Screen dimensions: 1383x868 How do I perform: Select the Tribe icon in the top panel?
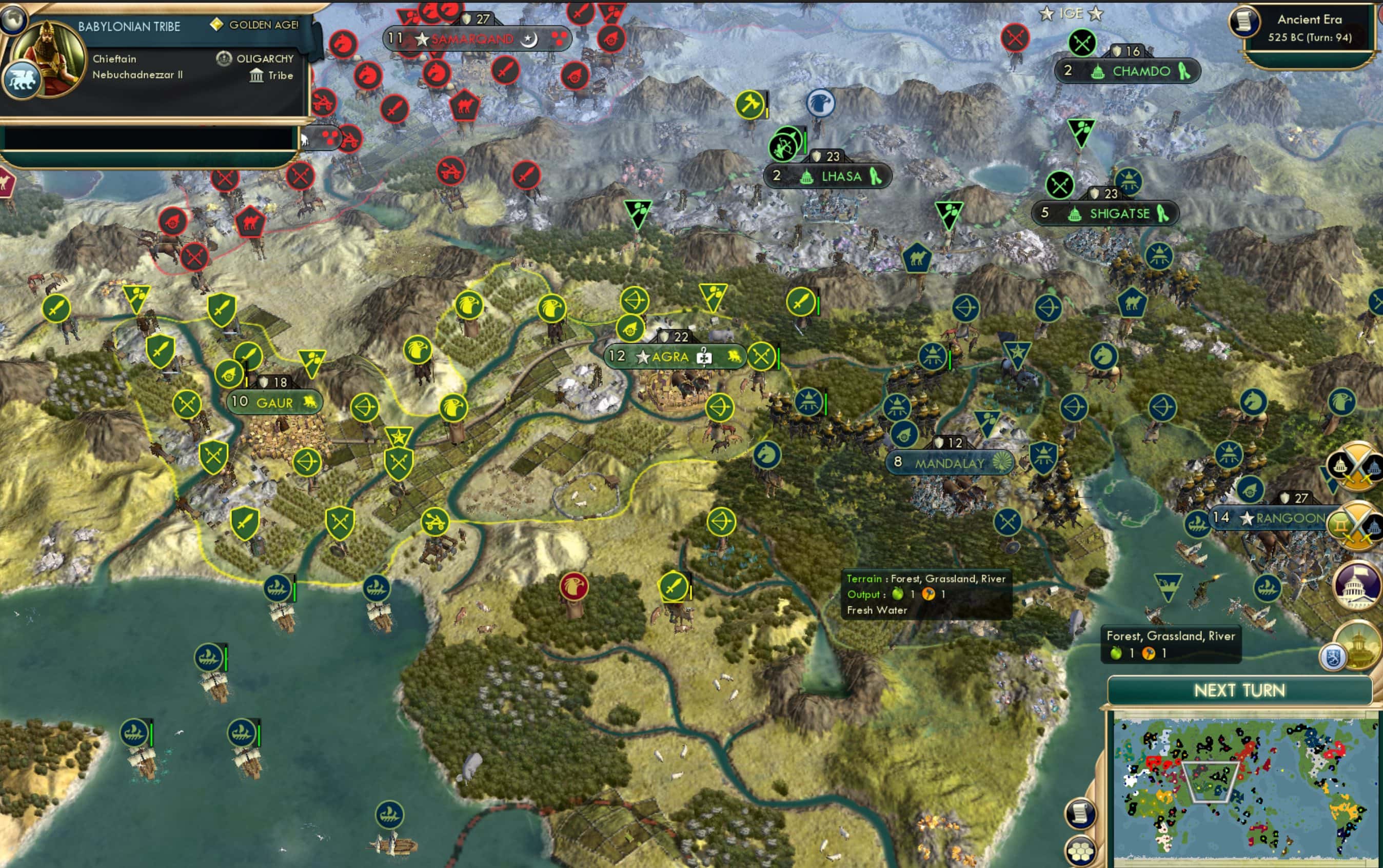[x=256, y=75]
